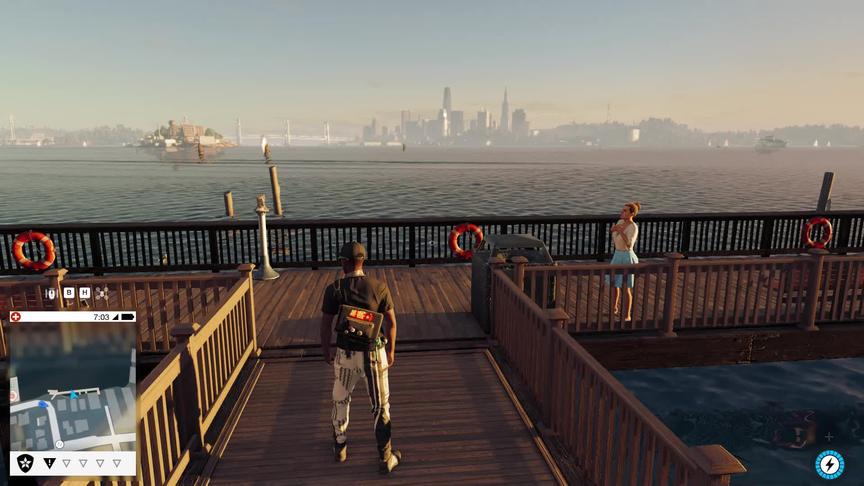Click the red cross icon above minimap
Image resolution: width=864 pixels, height=486 pixels.
[15, 316]
